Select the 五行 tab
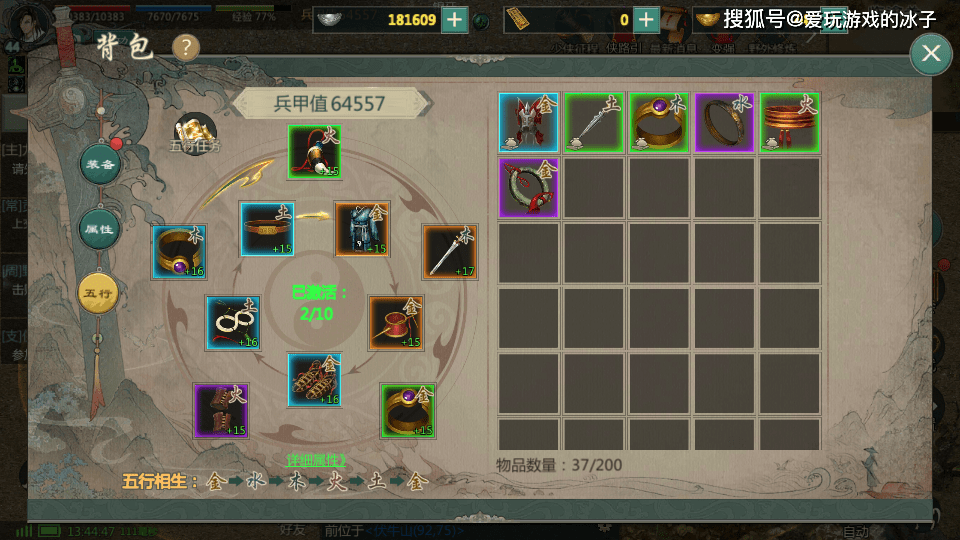 (100, 293)
